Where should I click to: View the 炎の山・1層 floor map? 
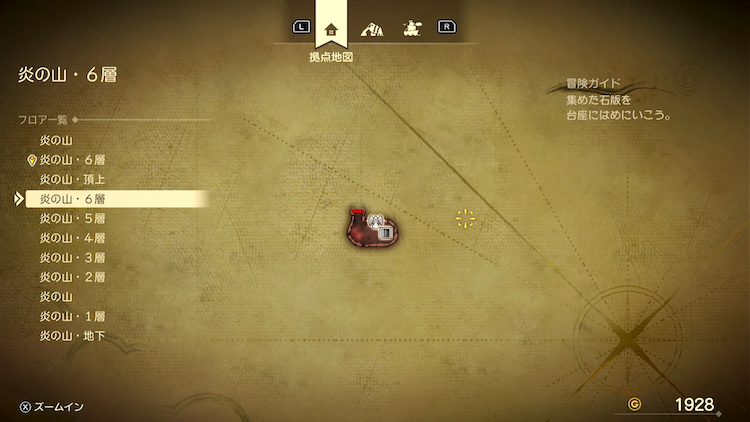(x=72, y=316)
